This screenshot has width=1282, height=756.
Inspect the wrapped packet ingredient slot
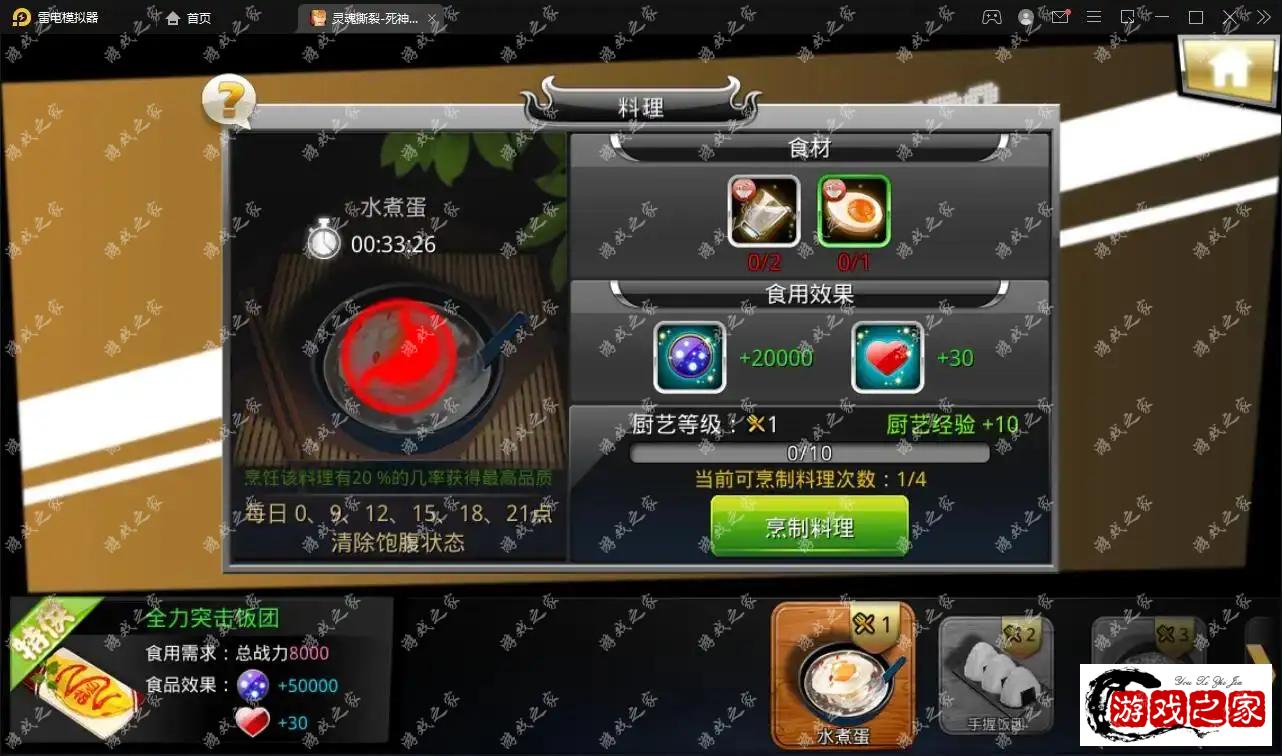click(764, 210)
